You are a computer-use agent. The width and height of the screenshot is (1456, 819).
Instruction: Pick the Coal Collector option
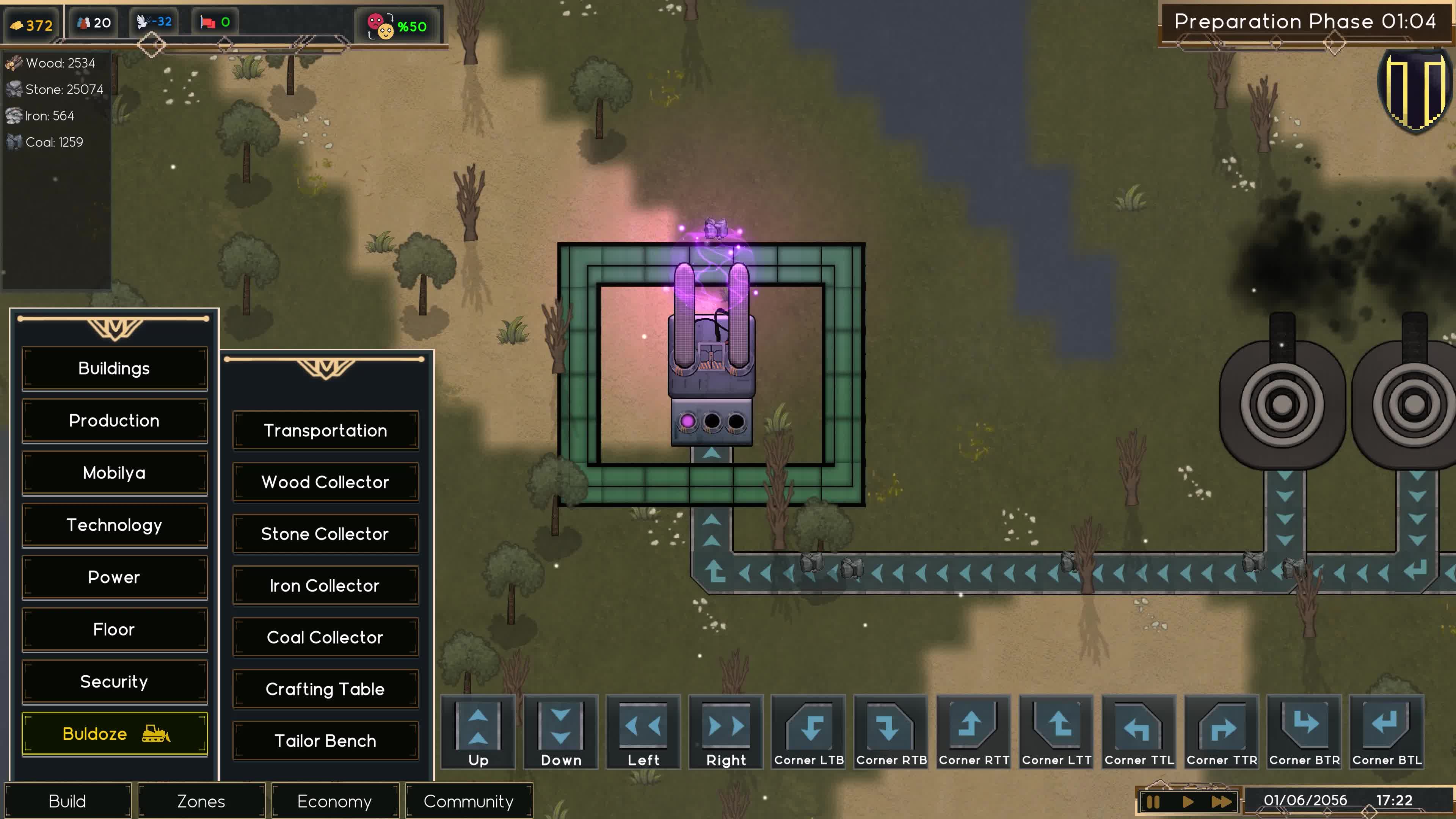[x=325, y=637]
